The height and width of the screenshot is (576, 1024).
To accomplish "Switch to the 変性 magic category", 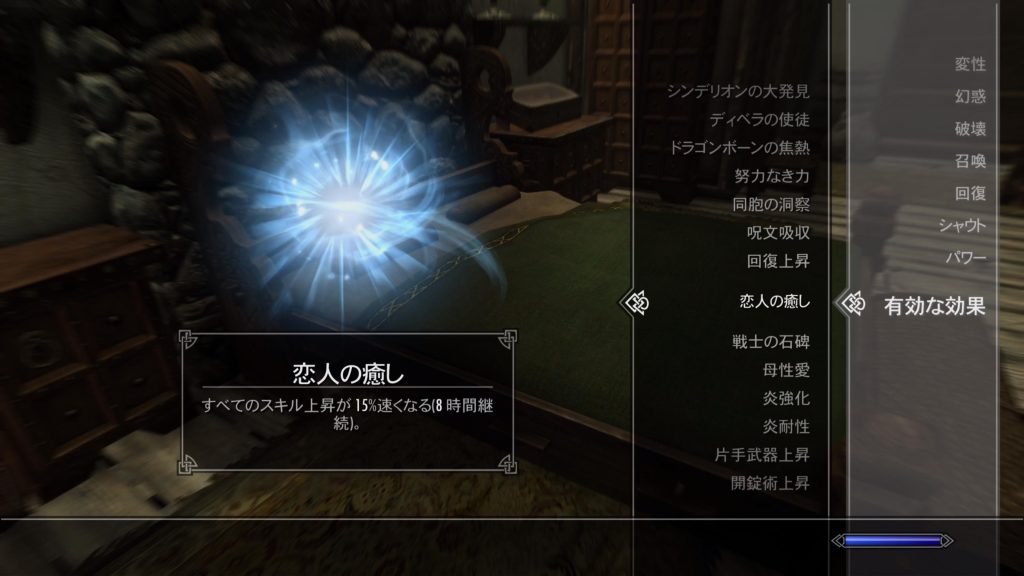I will coord(970,65).
